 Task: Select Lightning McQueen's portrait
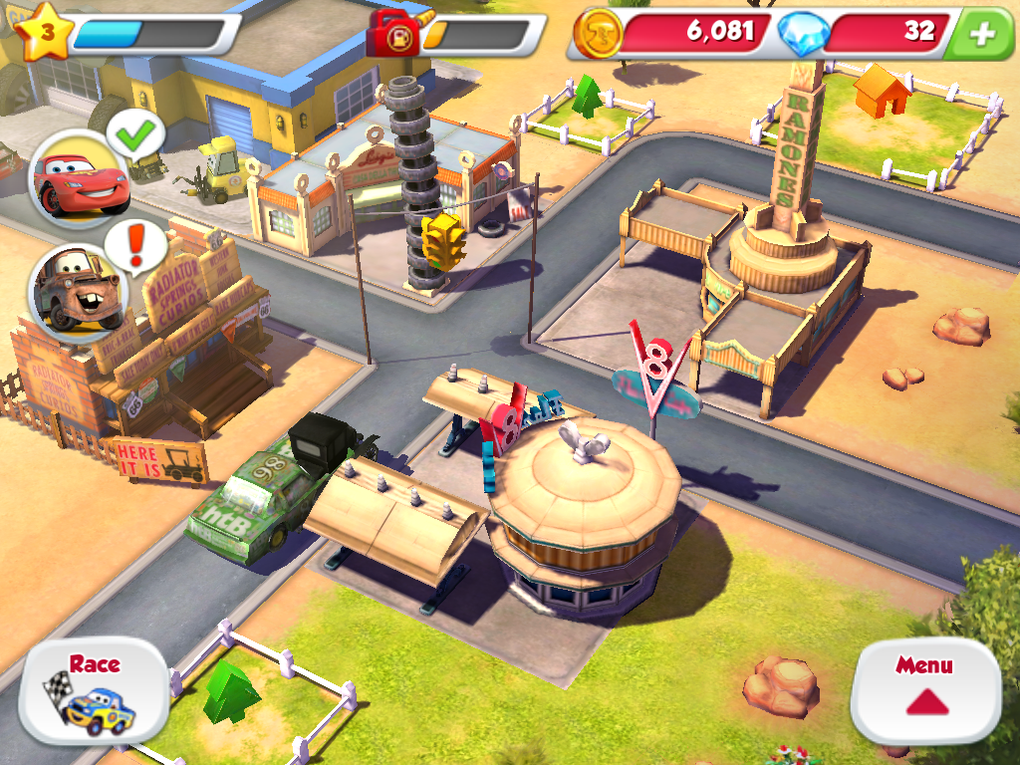79,181
